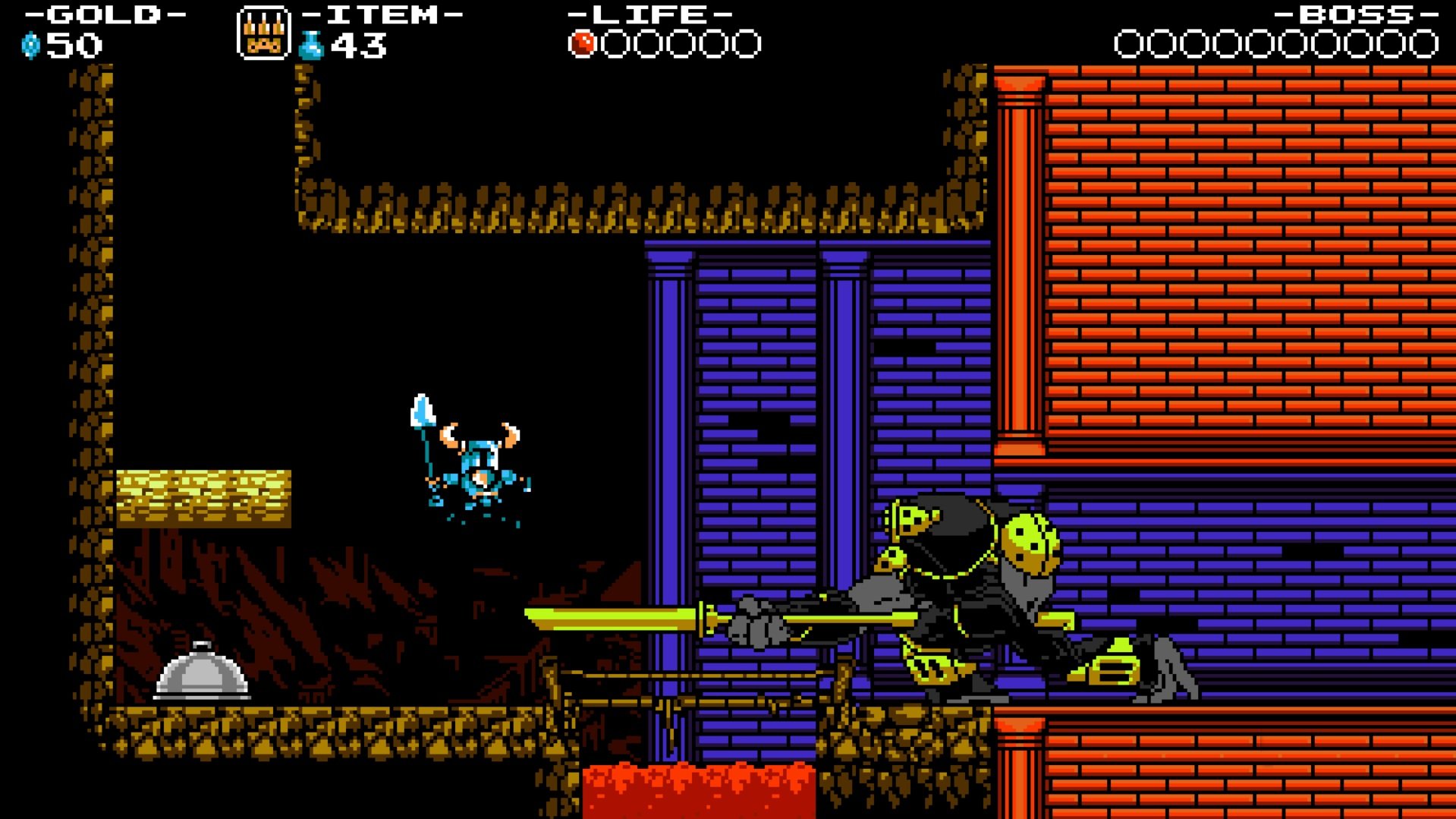Expand the GOLD display showing 50

pyautogui.click(x=72, y=46)
